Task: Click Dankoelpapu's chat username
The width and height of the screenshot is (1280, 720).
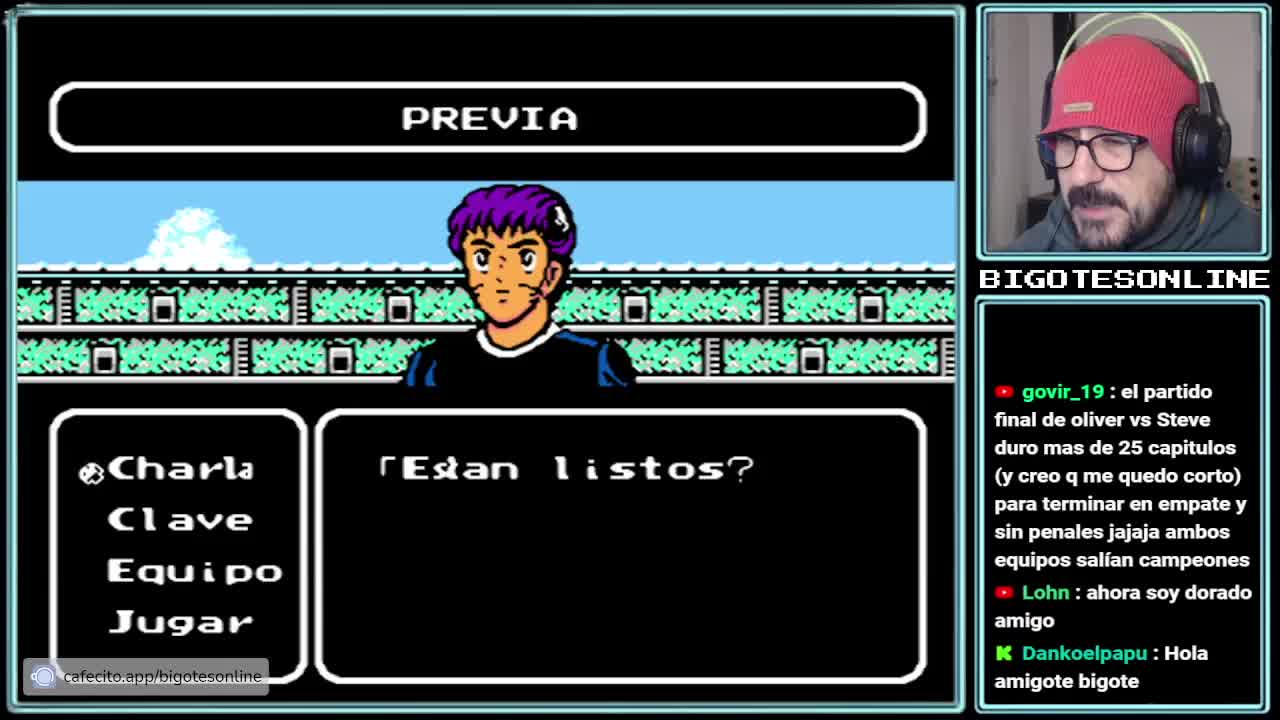Action: pos(1084,653)
